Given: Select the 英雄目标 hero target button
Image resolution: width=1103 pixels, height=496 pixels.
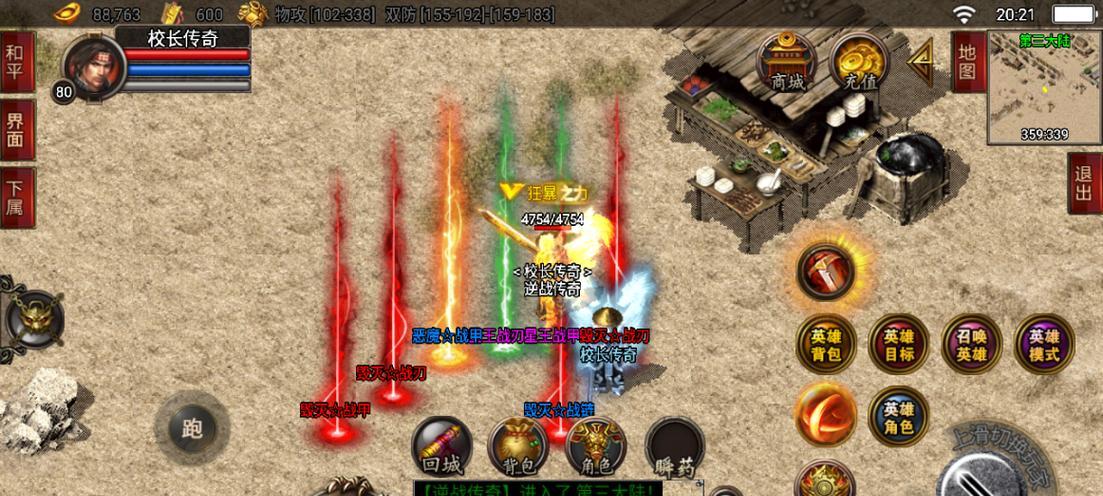Looking at the screenshot, I should click(898, 344).
